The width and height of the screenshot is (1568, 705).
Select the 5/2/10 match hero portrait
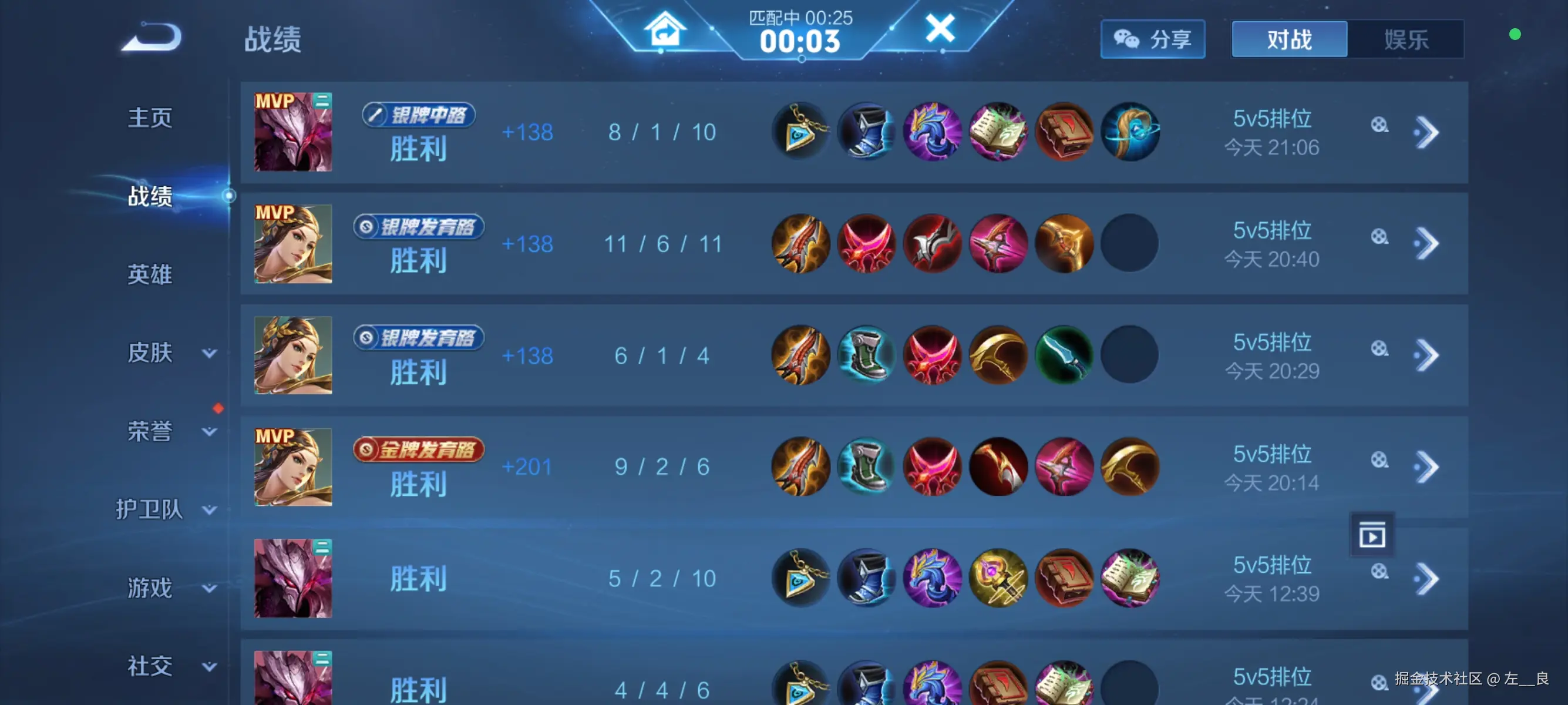[x=293, y=578]
